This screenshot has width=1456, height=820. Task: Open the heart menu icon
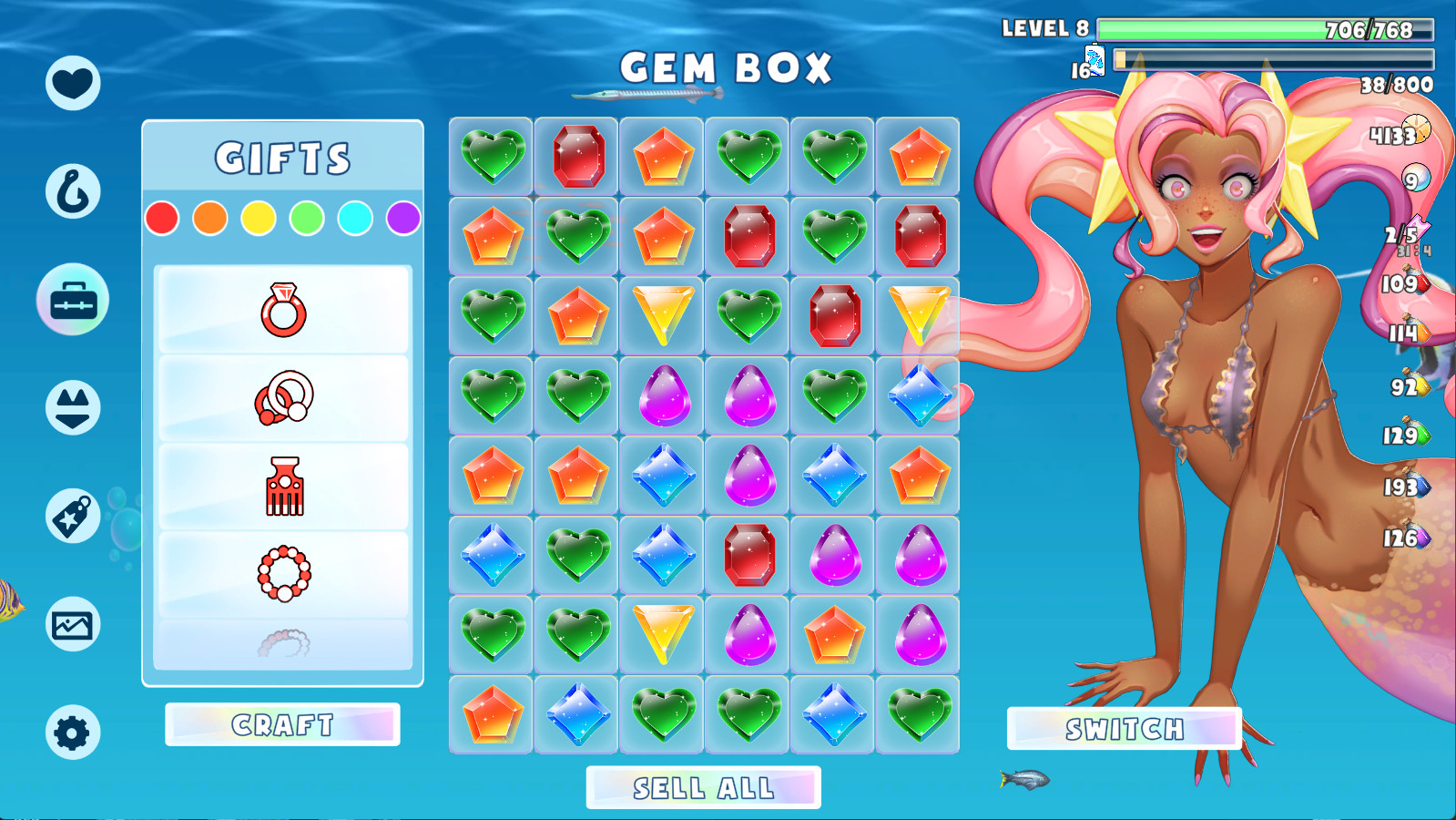73,83
